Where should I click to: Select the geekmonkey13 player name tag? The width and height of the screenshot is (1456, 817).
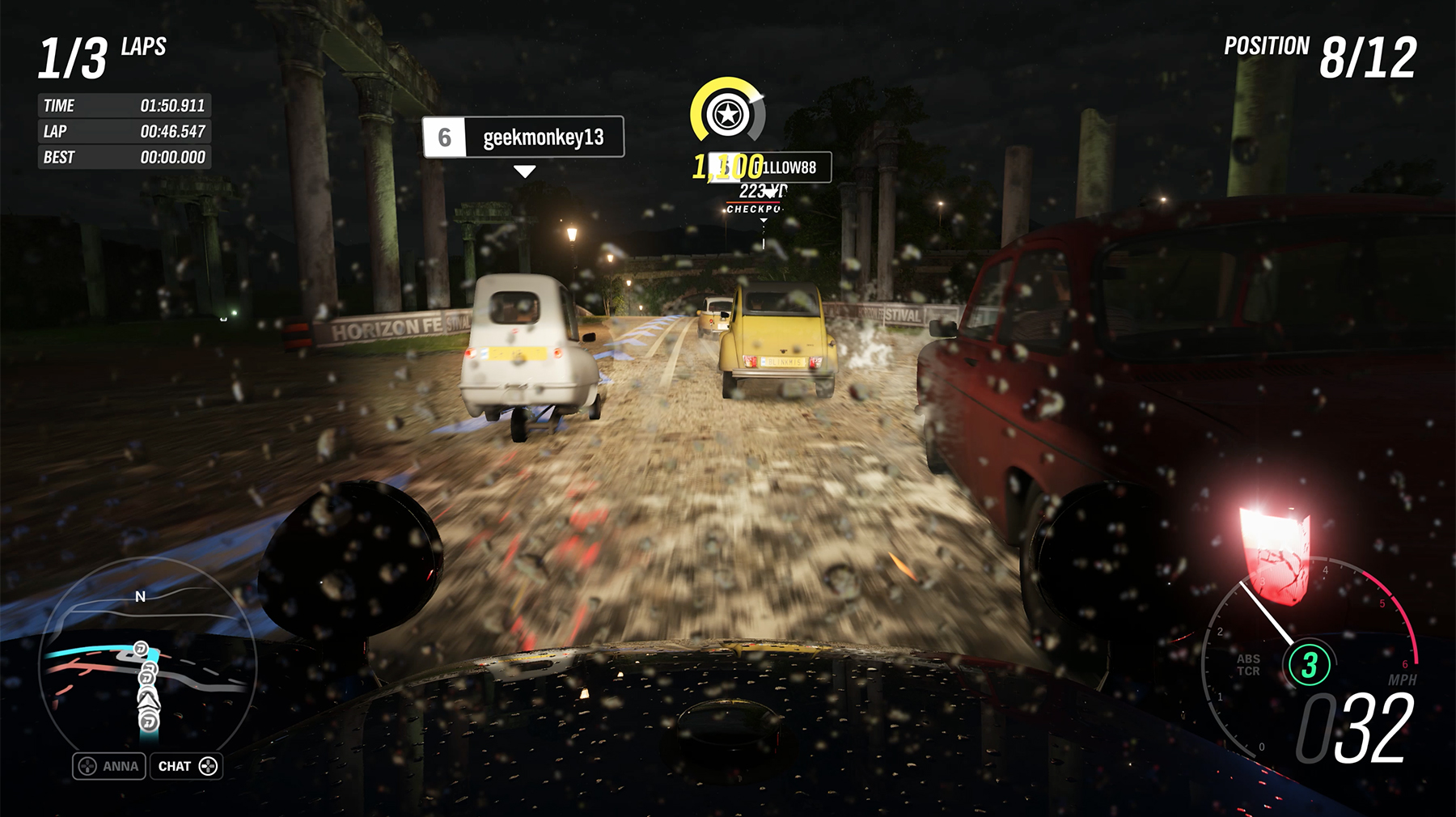pos(523,138)
